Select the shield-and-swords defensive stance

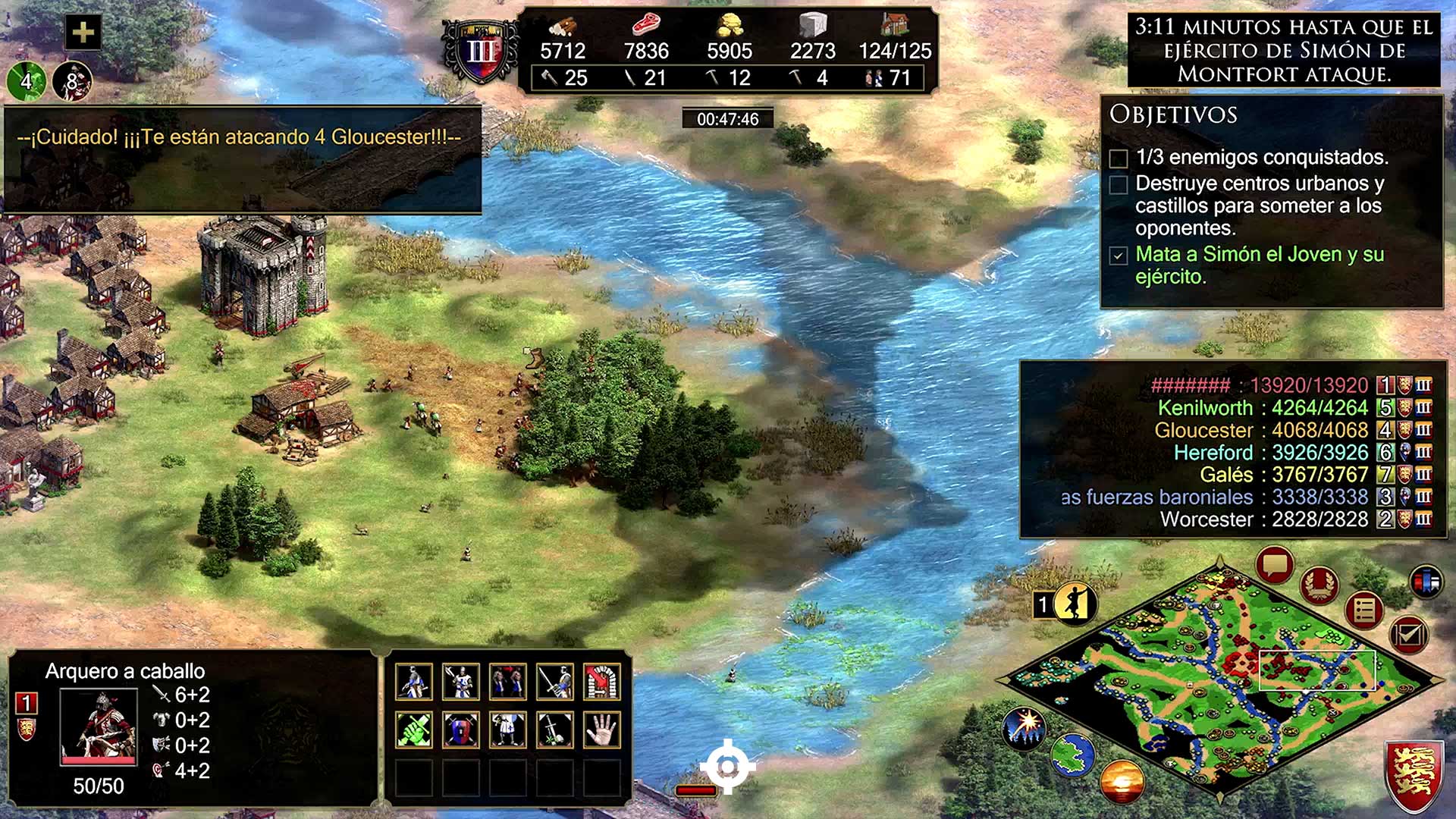coord(461,730)
